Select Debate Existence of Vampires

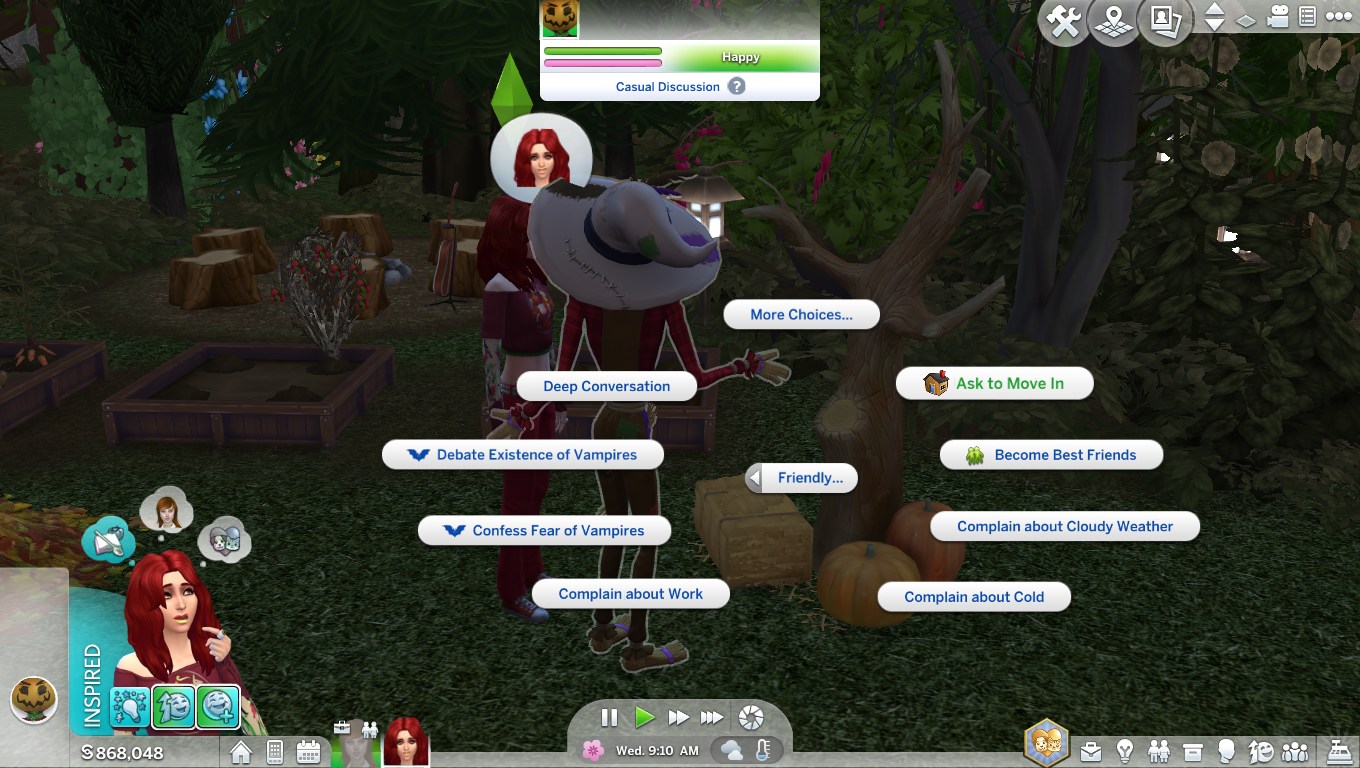point(523,455)
